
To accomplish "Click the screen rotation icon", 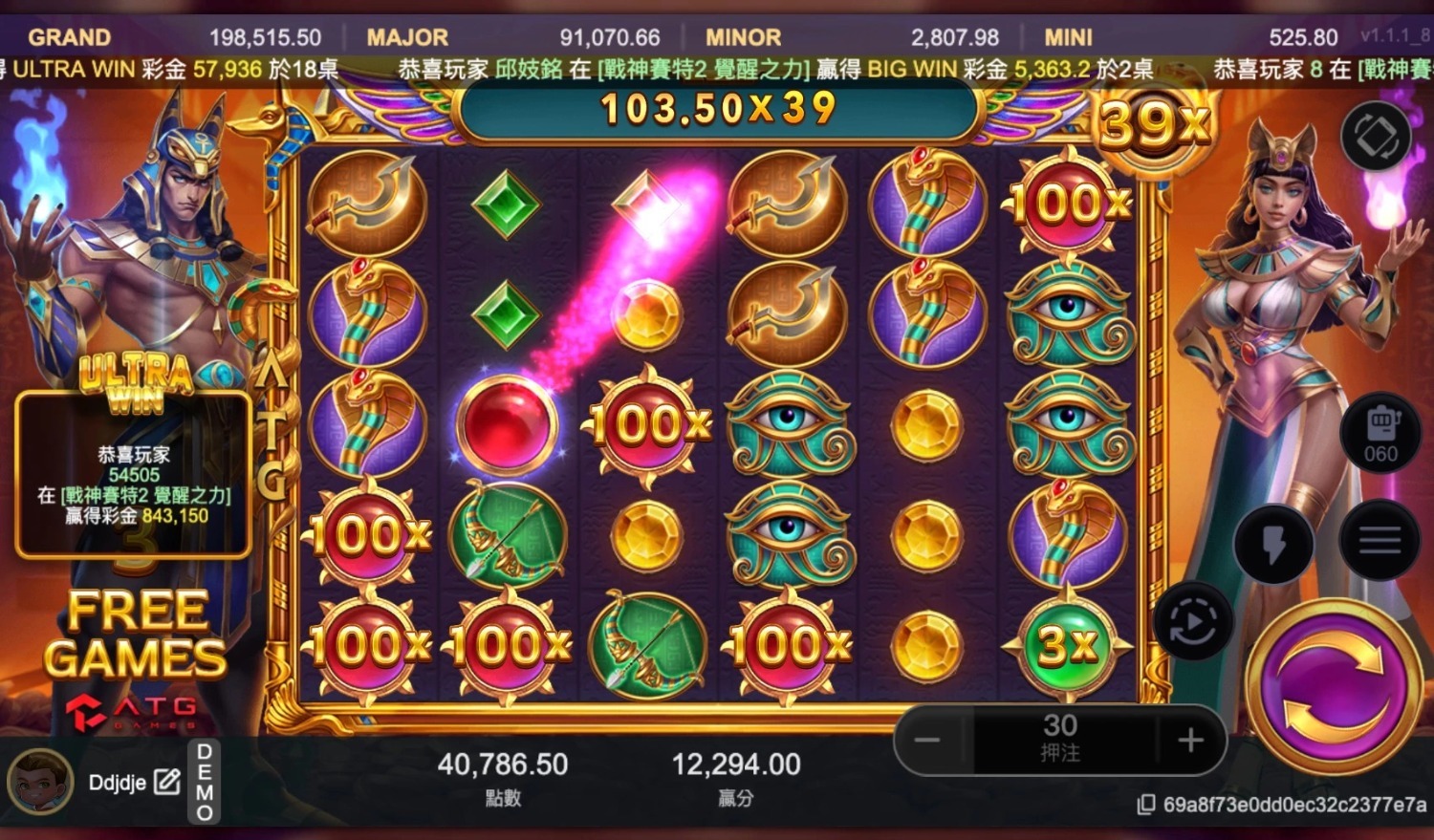I will [x=1377, y=136].
